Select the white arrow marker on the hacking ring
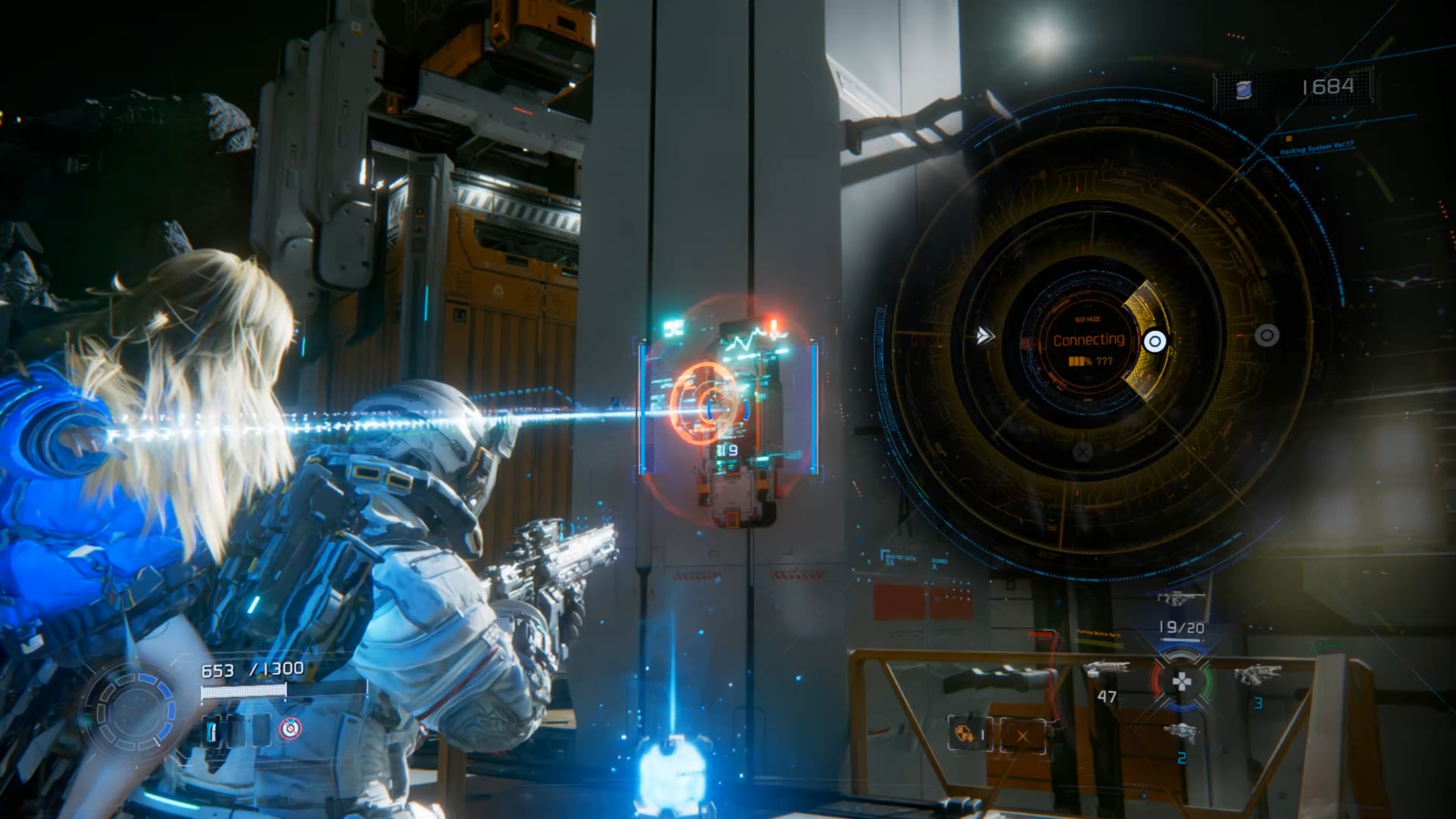This screenshot has width=1456, height=819. point(984,336)
